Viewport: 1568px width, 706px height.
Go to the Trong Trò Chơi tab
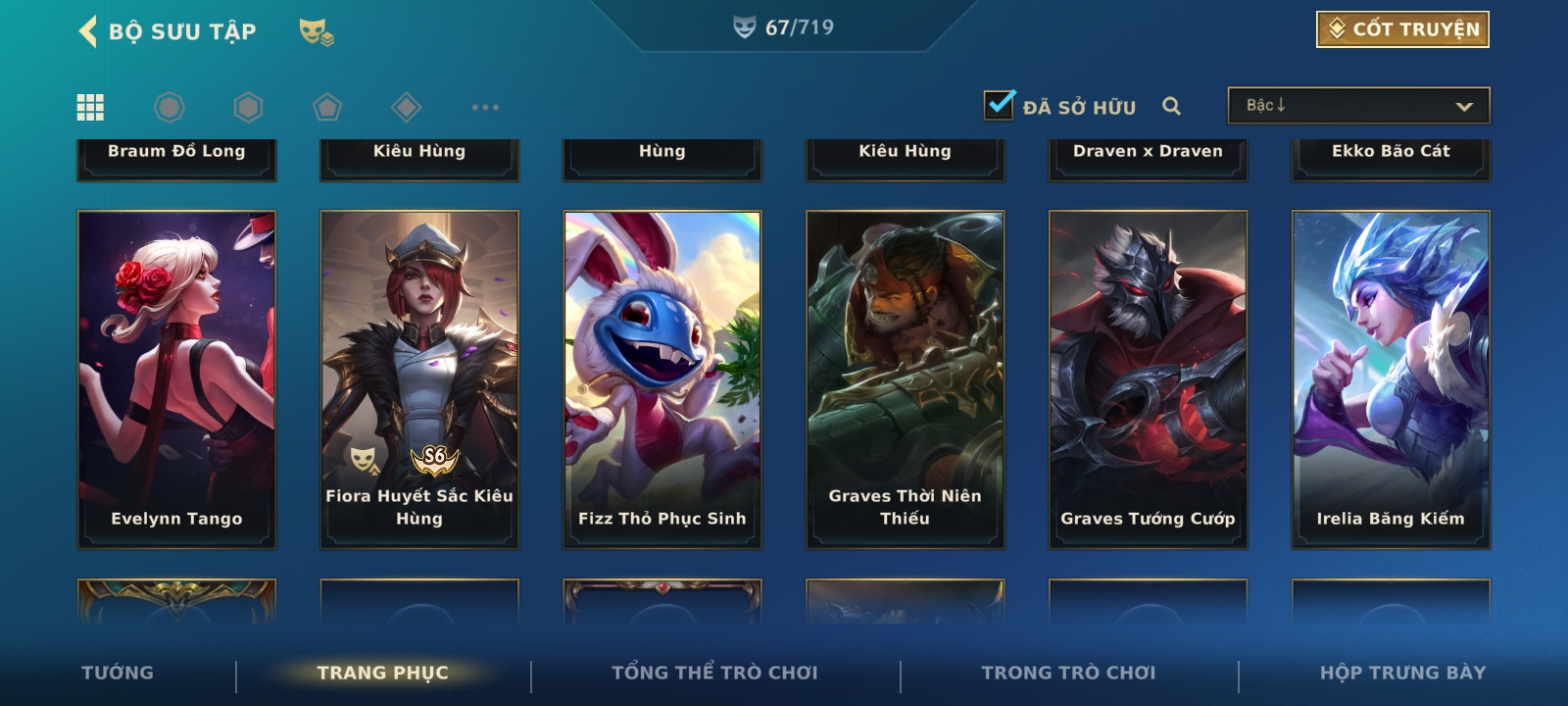pyautogui.click(x=1068, y=673)
